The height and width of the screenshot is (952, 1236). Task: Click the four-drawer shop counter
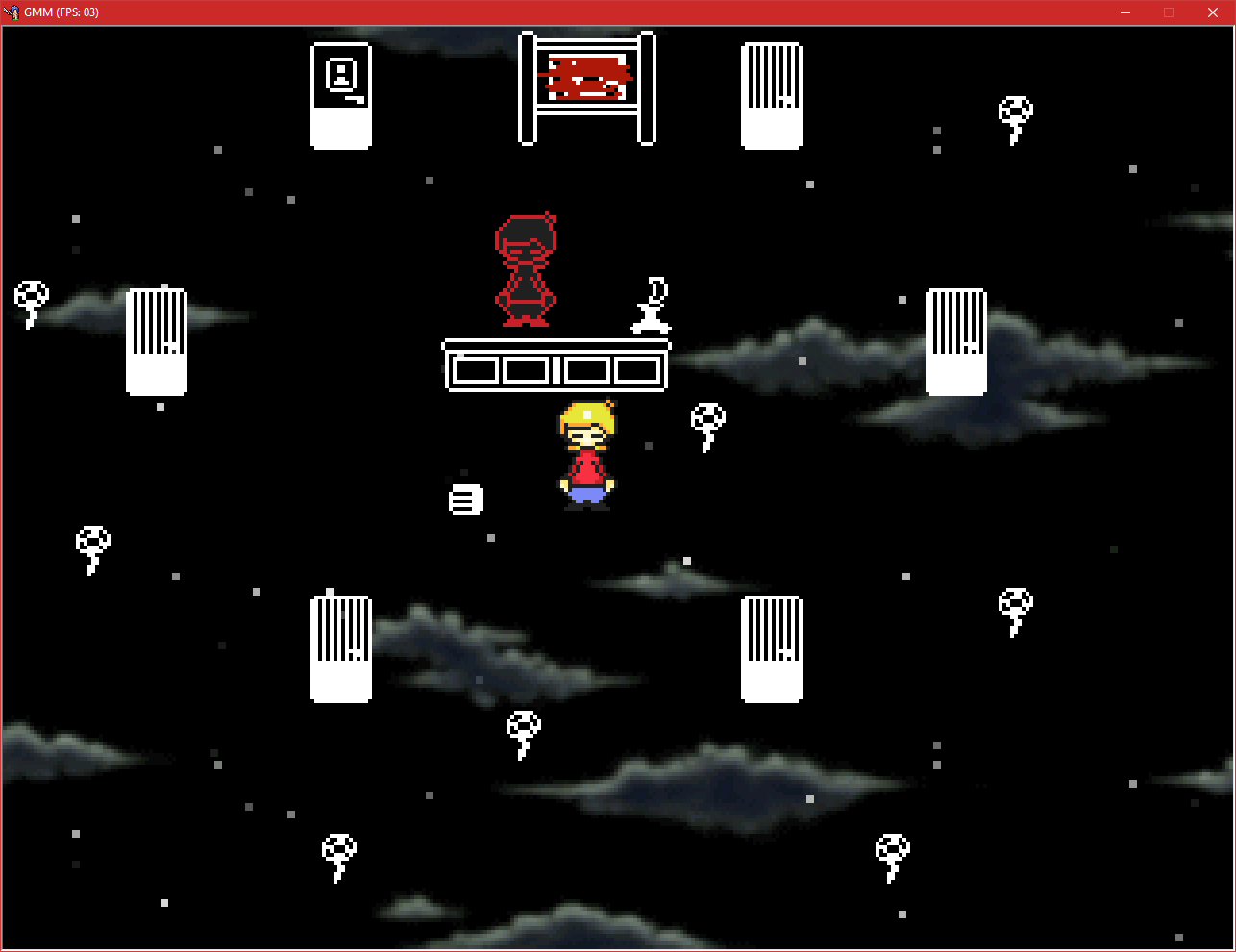556,368
